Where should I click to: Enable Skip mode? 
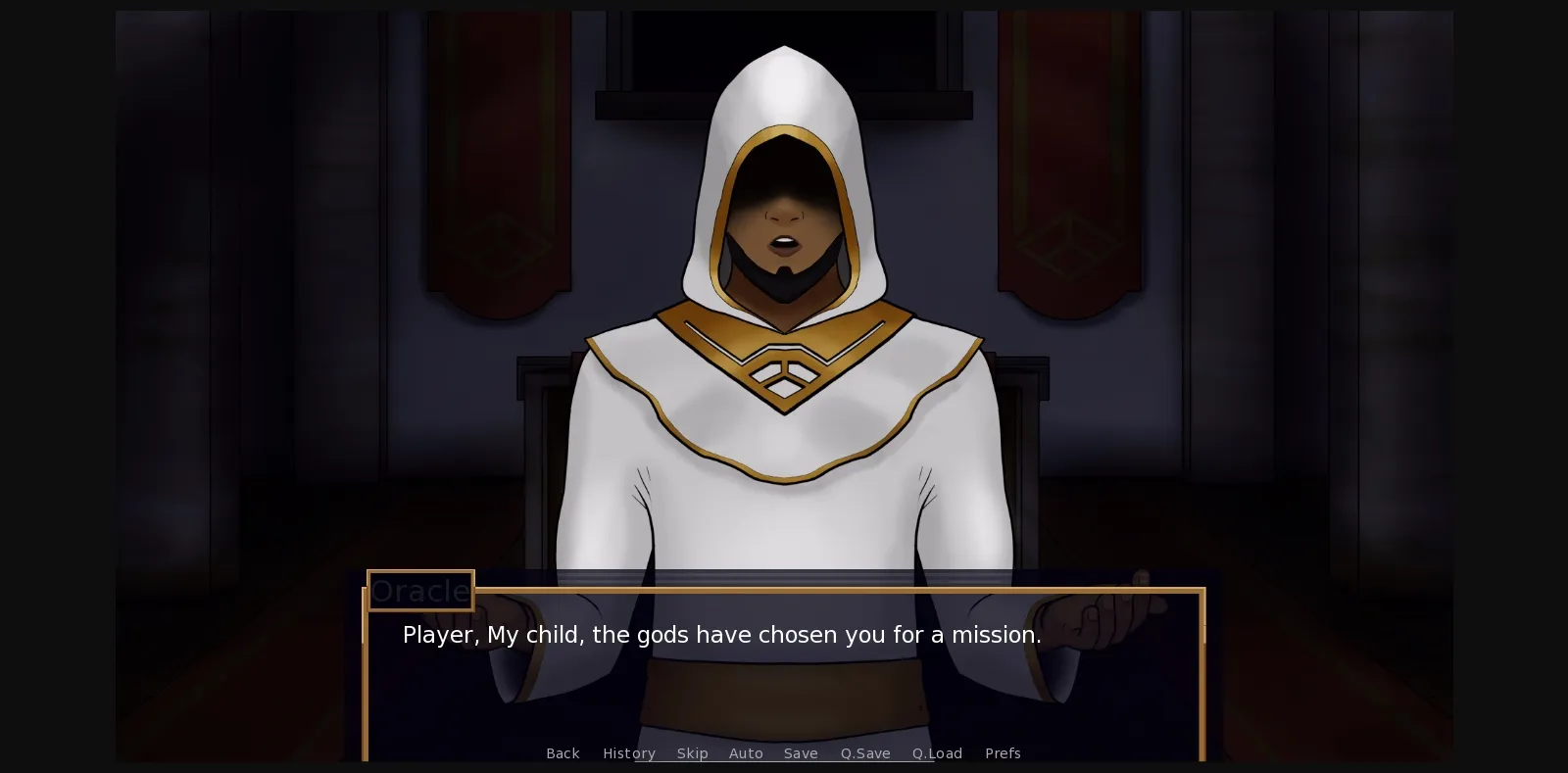[x=693, y=753]
